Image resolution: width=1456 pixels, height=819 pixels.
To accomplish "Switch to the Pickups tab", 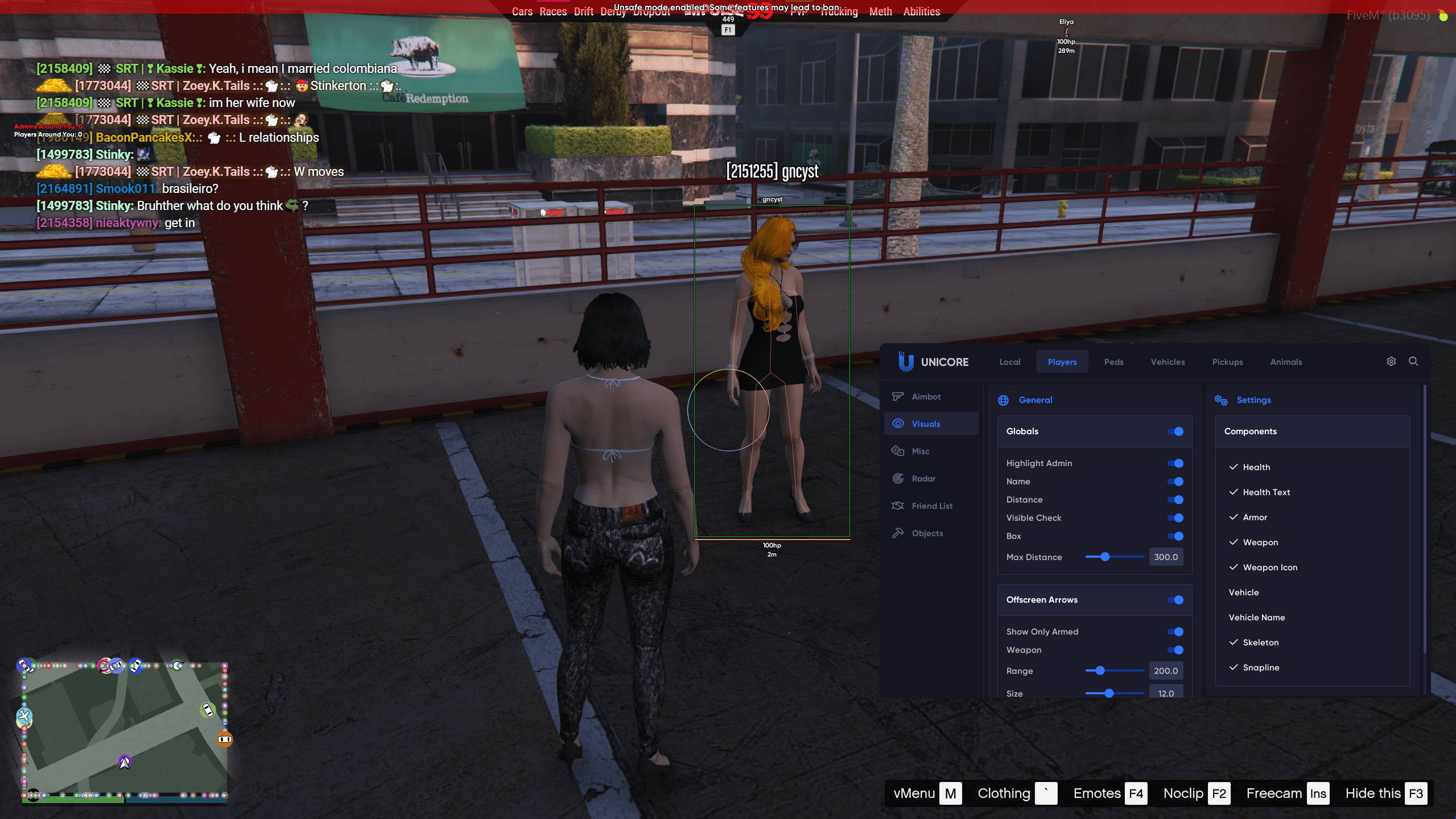I will pyautogui.click(x=1227, y=362).
